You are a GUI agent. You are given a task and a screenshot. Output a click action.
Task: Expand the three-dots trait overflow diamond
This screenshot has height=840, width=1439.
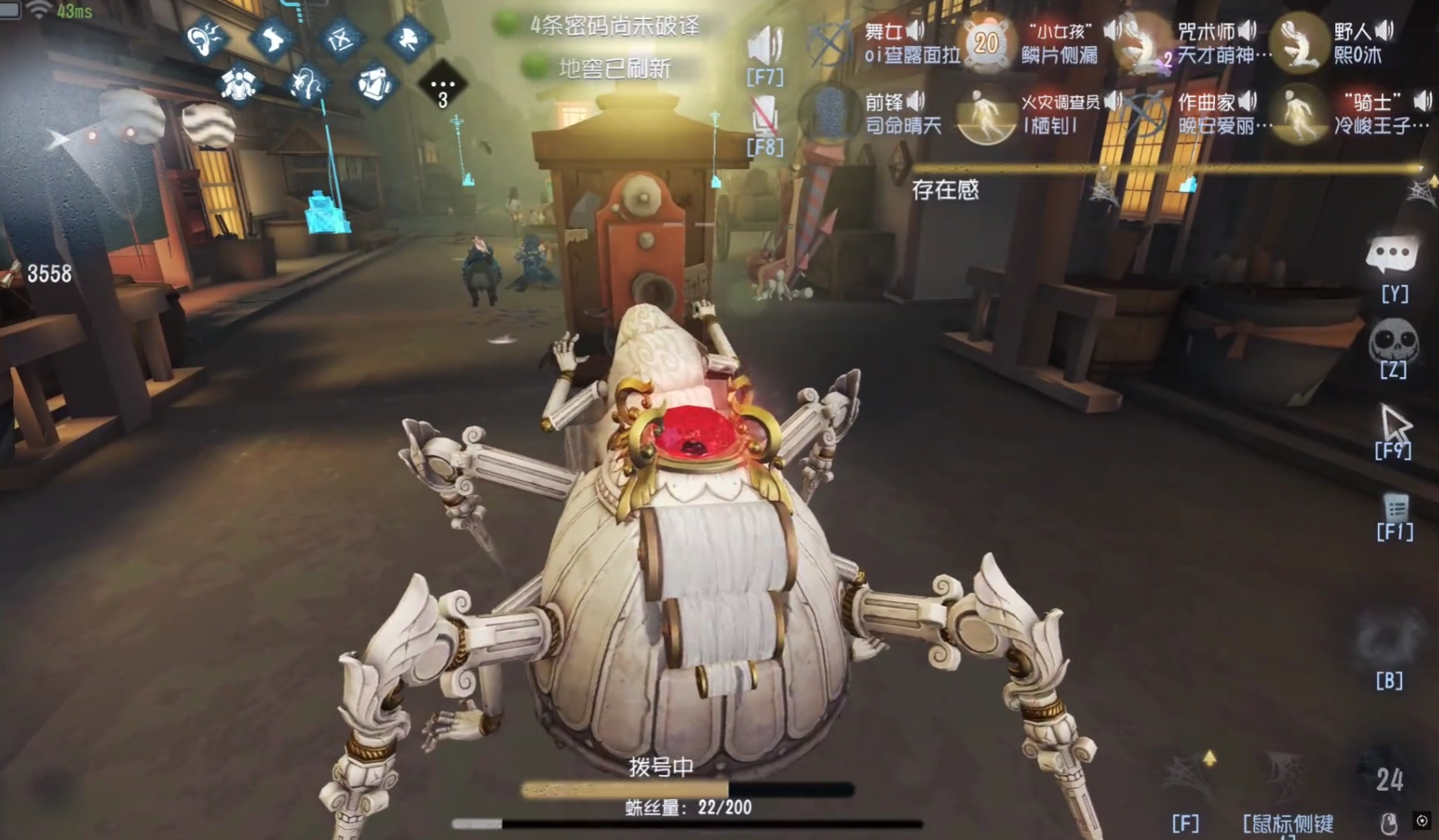(x=442, y=84)
